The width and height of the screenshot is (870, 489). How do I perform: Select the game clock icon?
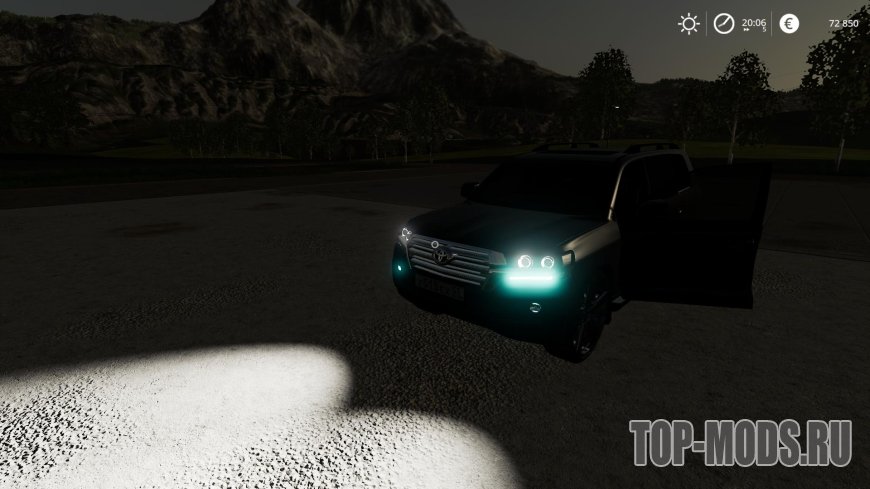pyautogui.click(x=721, y=24)
